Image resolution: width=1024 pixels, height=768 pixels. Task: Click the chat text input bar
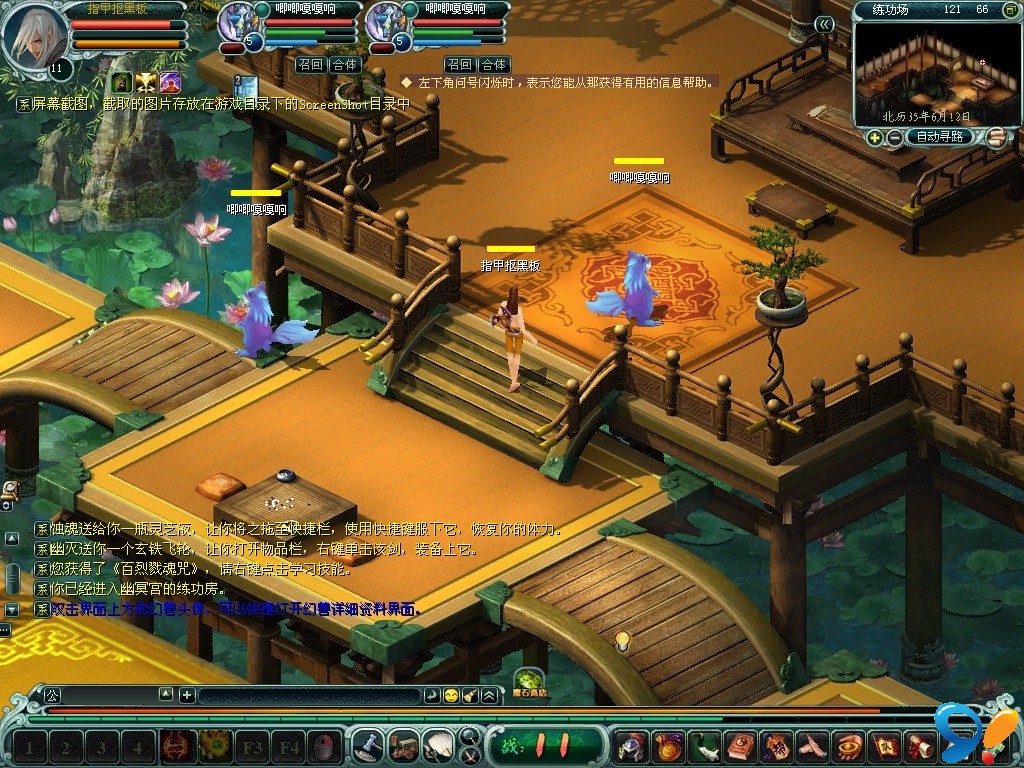pos(310,695)
